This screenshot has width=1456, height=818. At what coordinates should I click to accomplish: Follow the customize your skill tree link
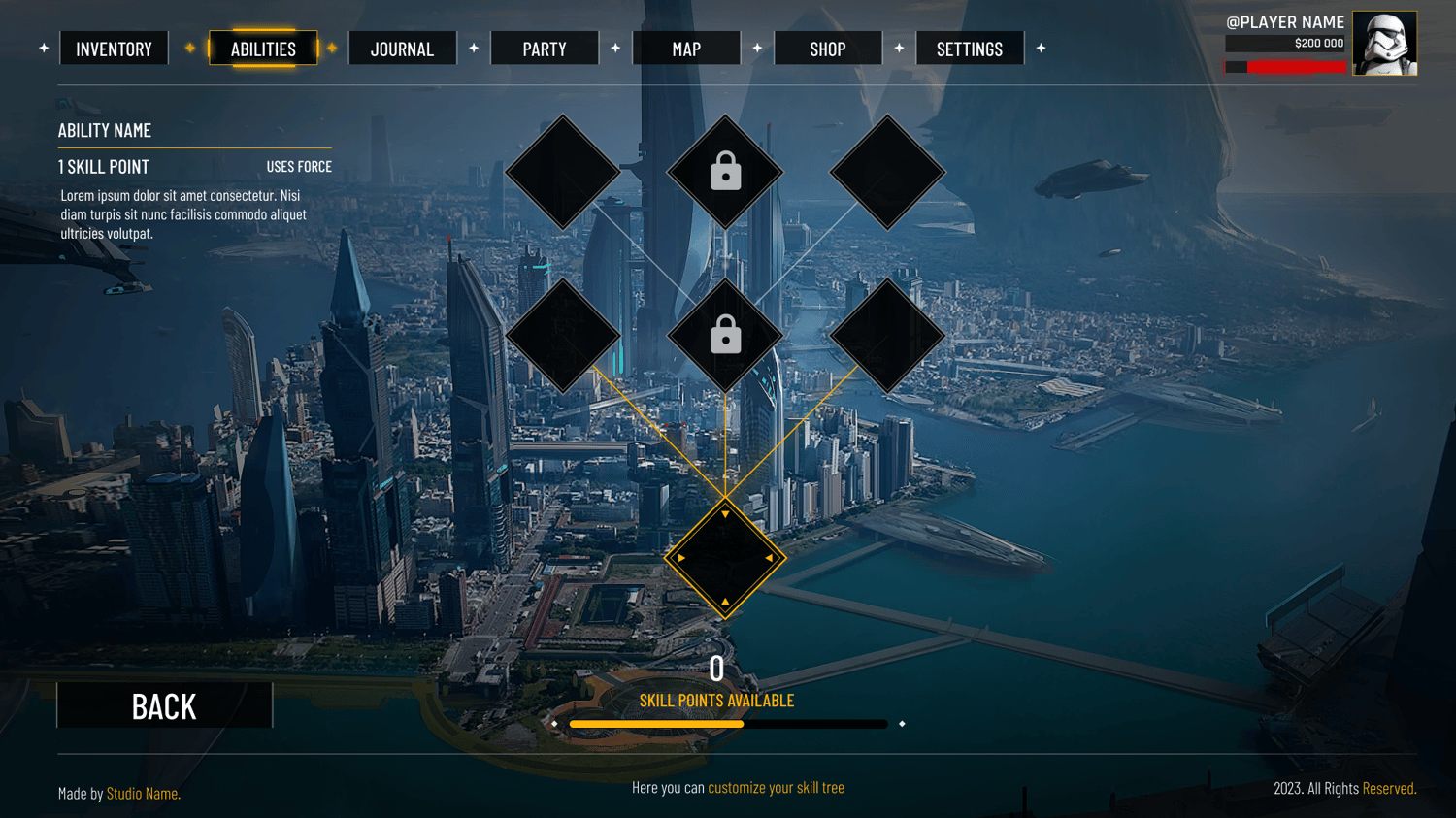776,788
